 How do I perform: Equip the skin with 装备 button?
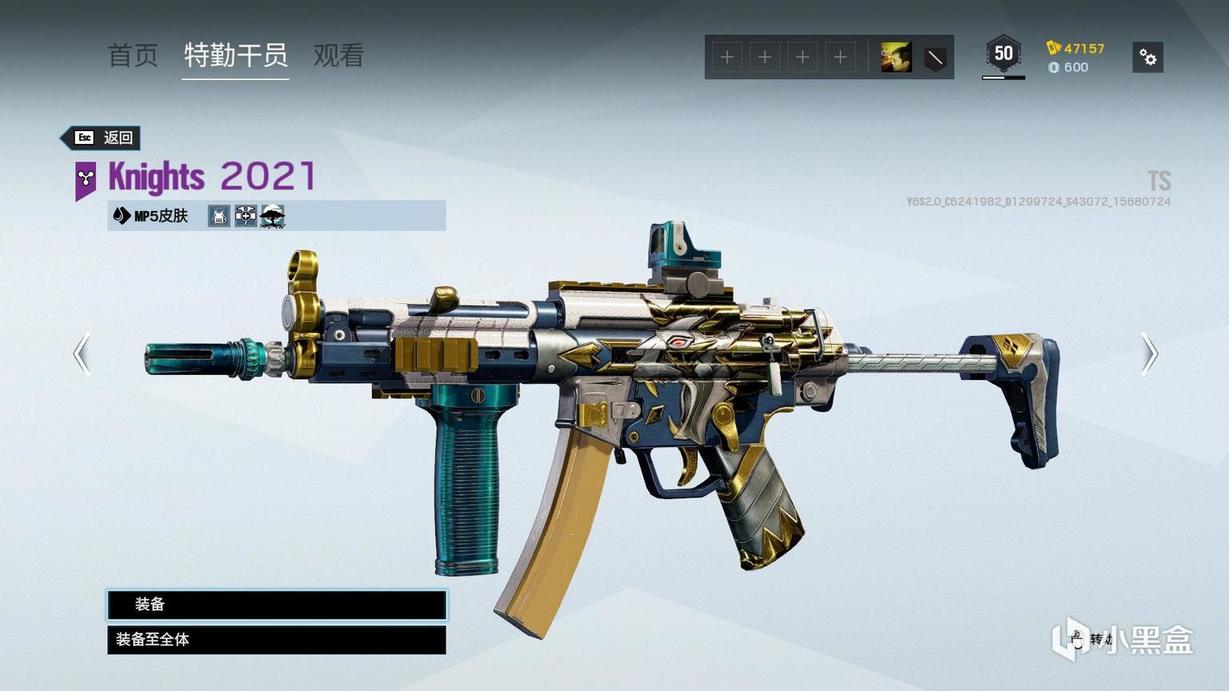pos(277,605)
